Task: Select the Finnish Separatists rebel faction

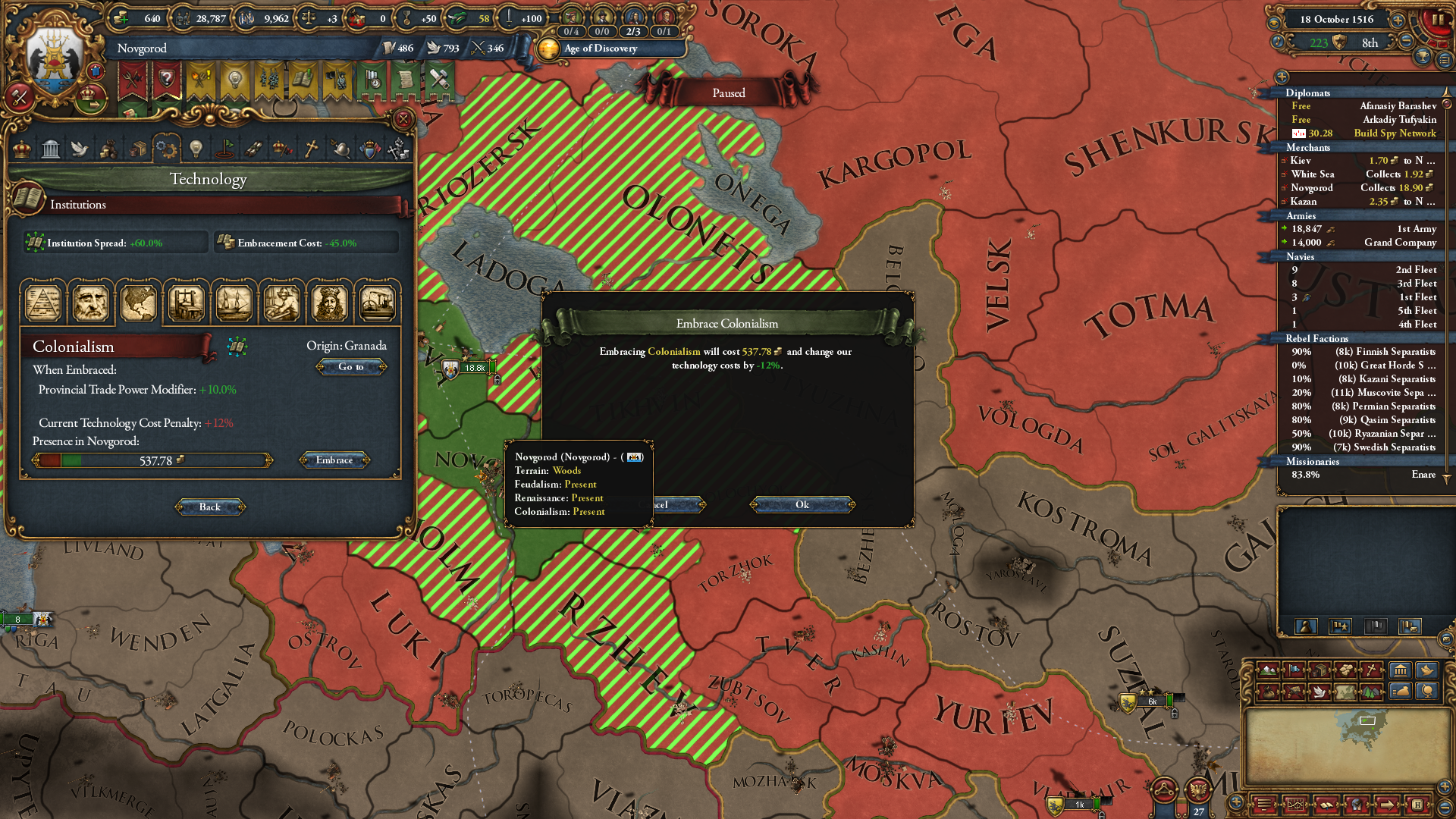Action: click(1363, 352)
